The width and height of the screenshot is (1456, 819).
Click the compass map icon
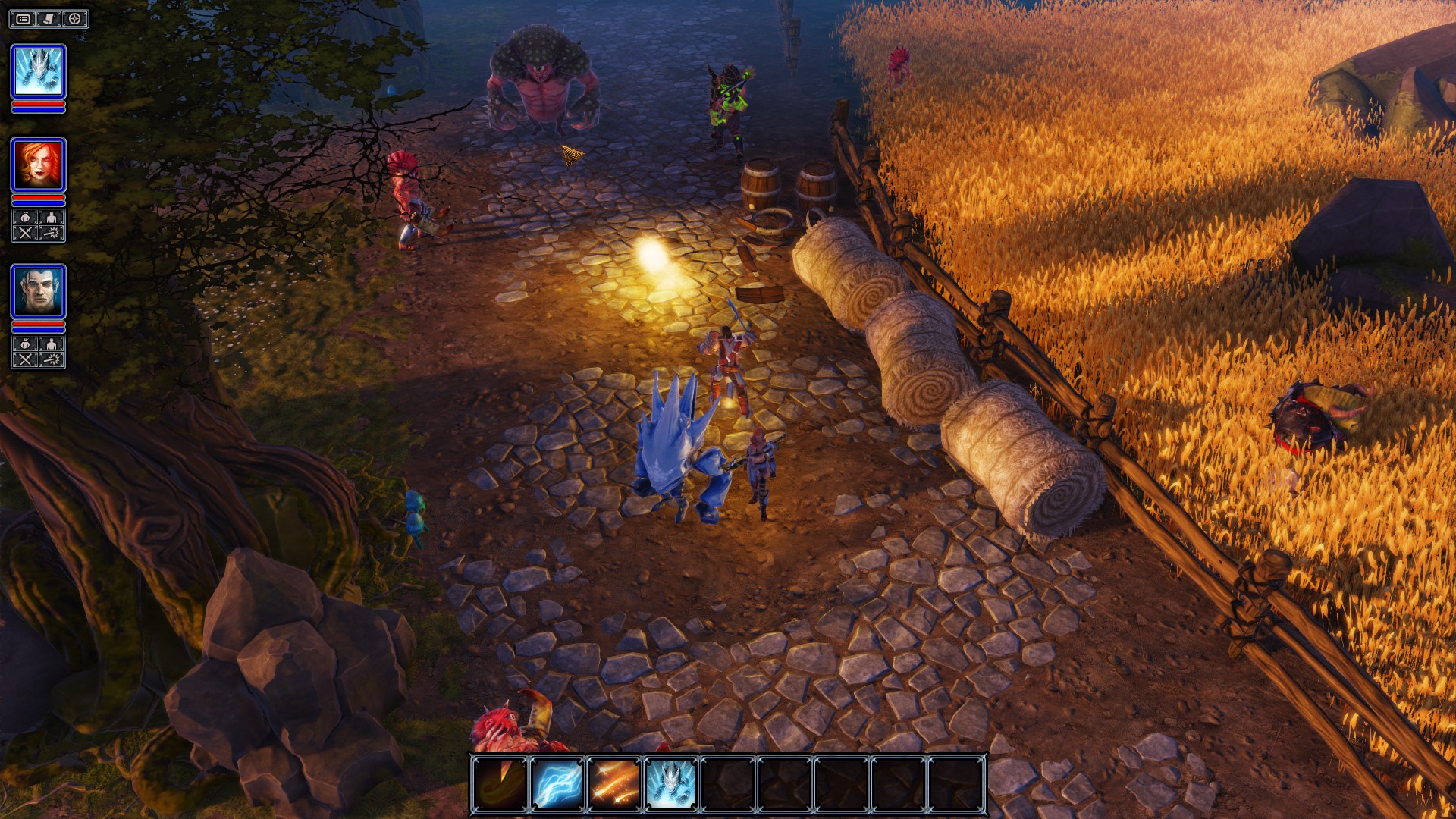click(74, 19)
